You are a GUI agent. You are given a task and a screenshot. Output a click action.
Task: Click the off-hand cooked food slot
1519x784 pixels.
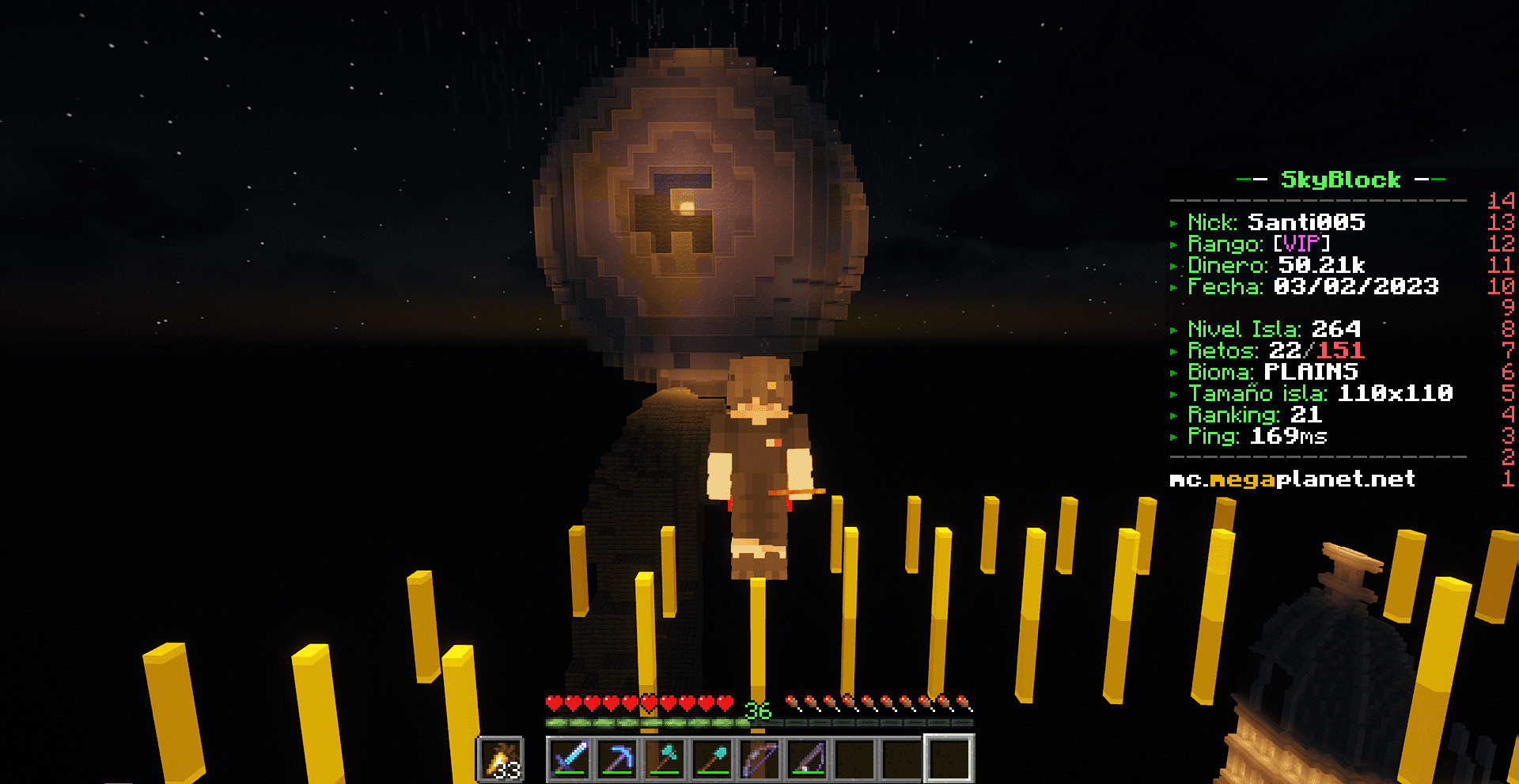coord(500,759)
